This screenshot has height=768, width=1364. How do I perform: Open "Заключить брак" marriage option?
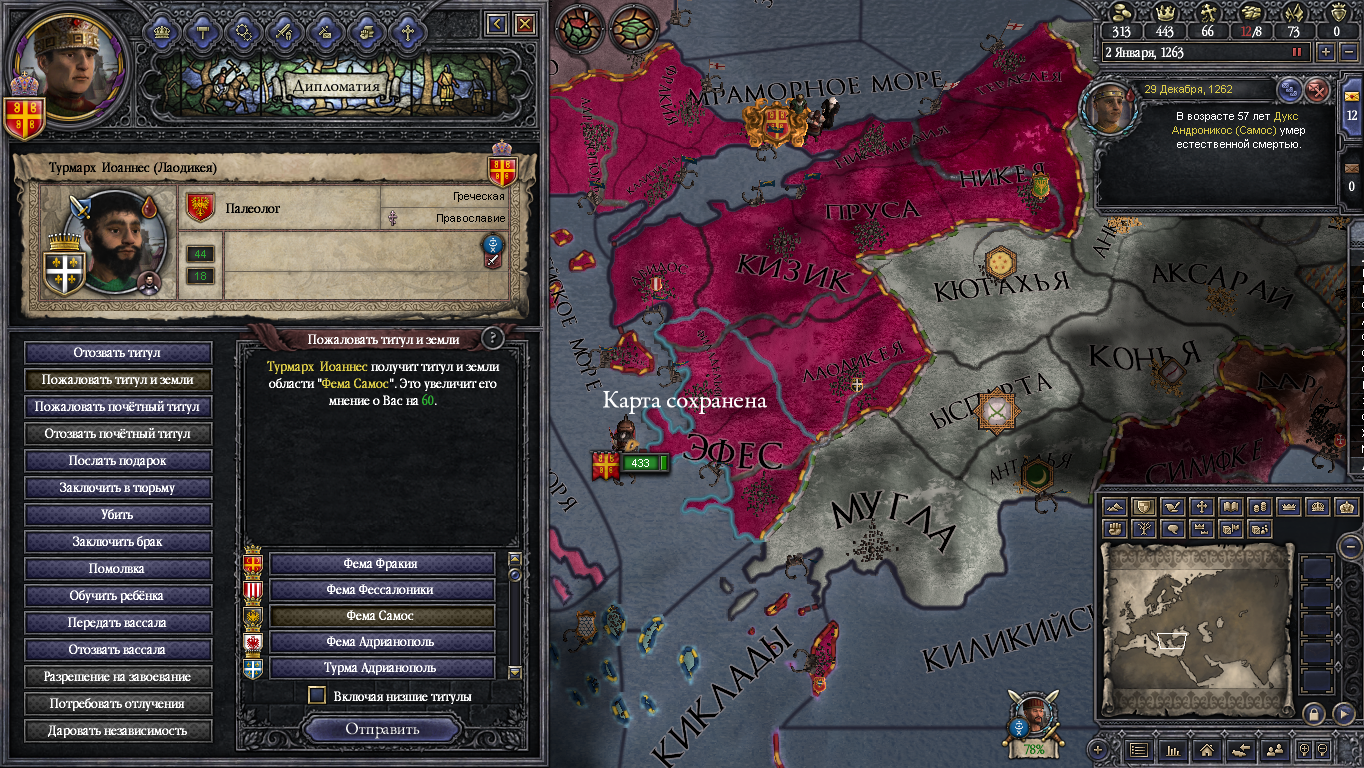pyautogui.click(x=118, y=542)
